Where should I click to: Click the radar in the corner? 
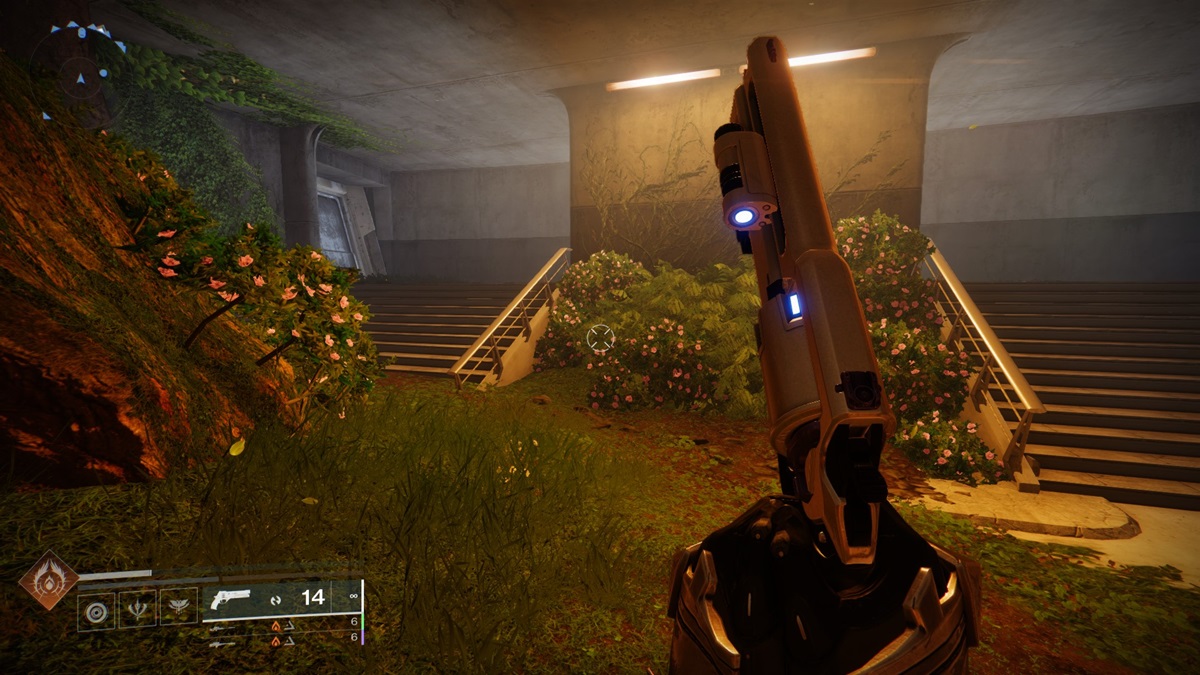(80, 70)
